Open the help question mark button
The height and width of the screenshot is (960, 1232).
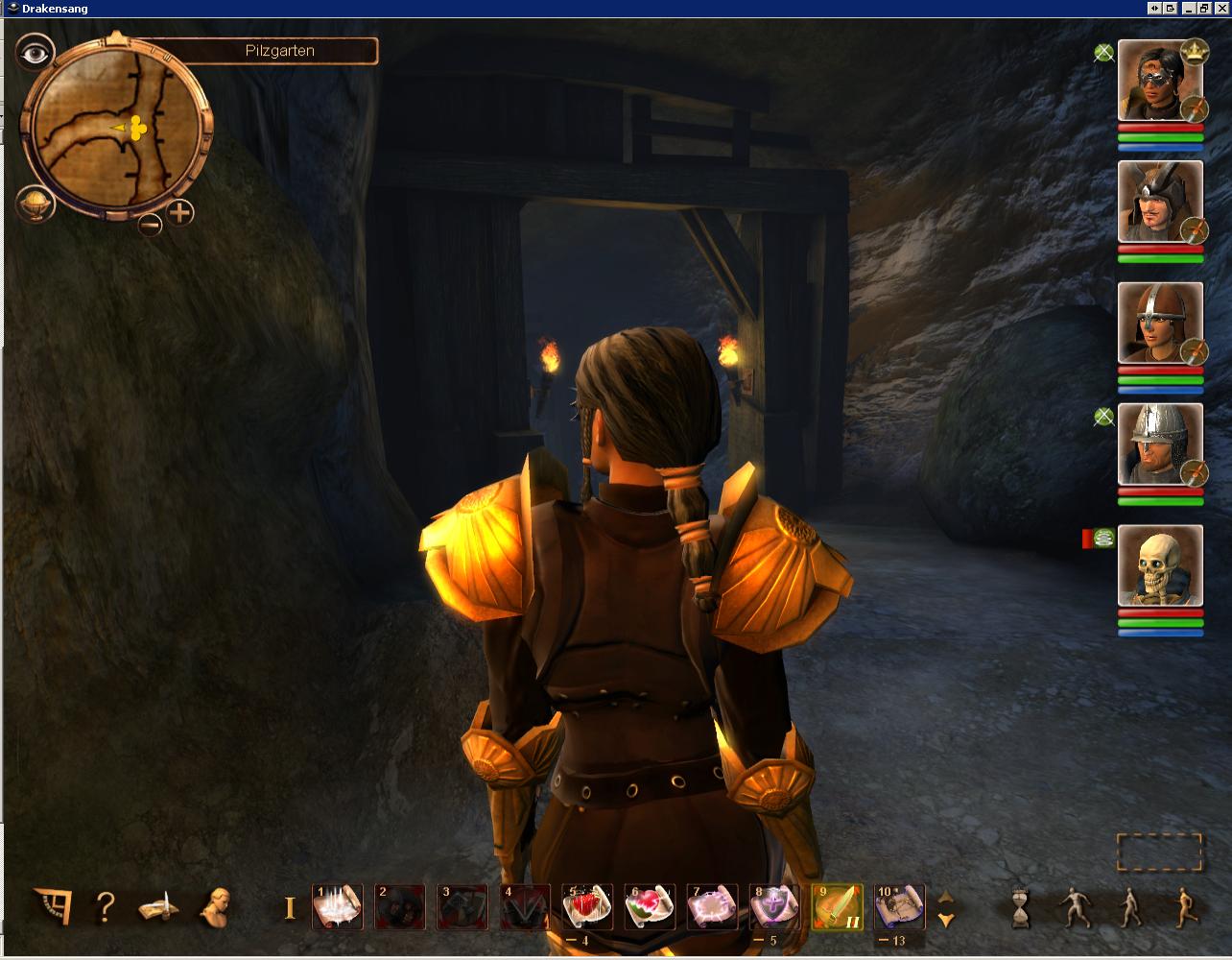(106, 906)
